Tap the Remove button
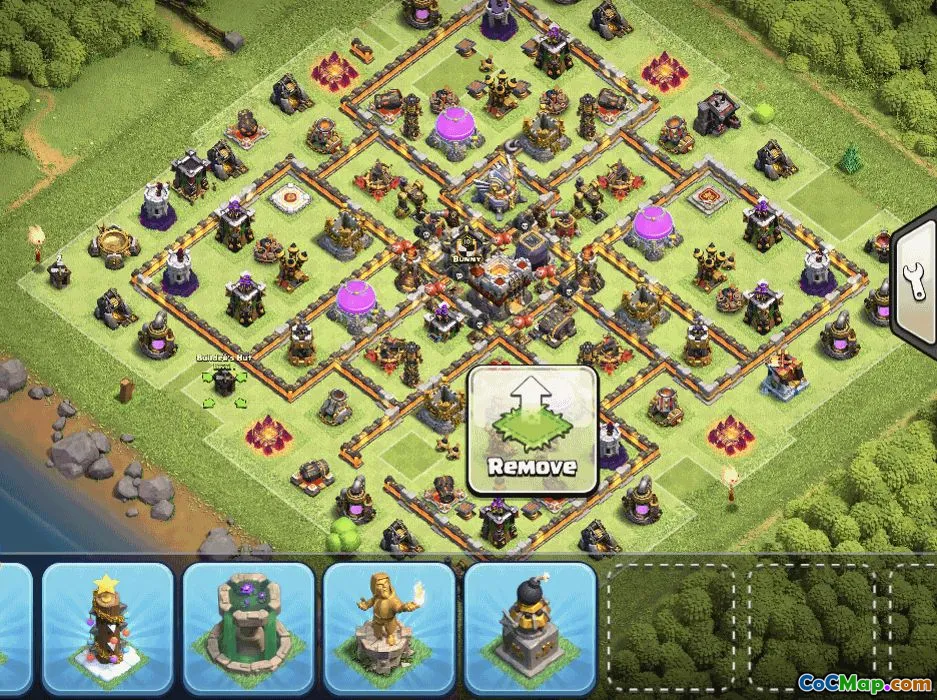The height and width of the screenshot is (700, 937). pyautogui.click(x=533, y=431)
